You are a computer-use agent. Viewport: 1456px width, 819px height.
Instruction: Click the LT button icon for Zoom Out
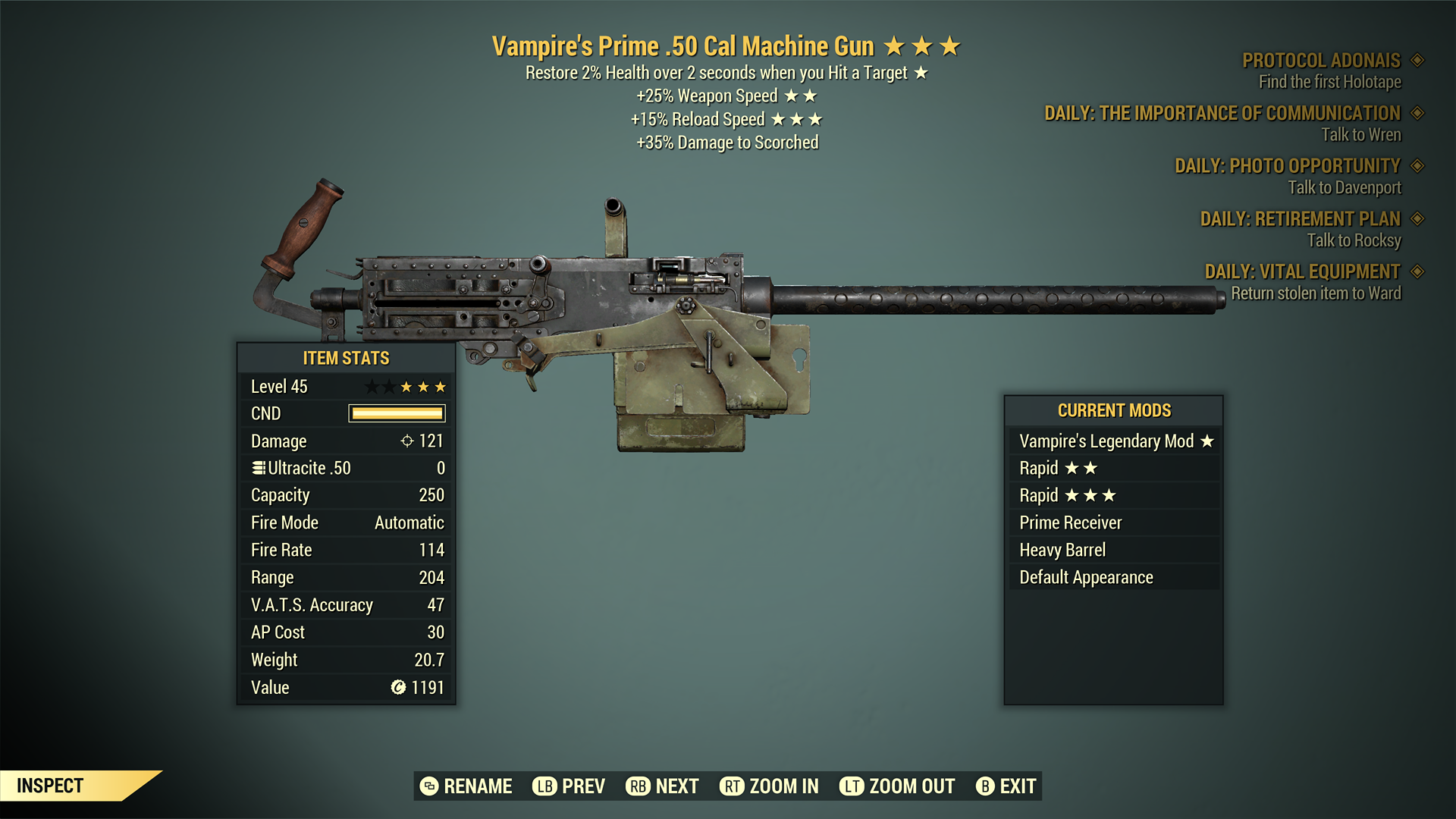852,786
